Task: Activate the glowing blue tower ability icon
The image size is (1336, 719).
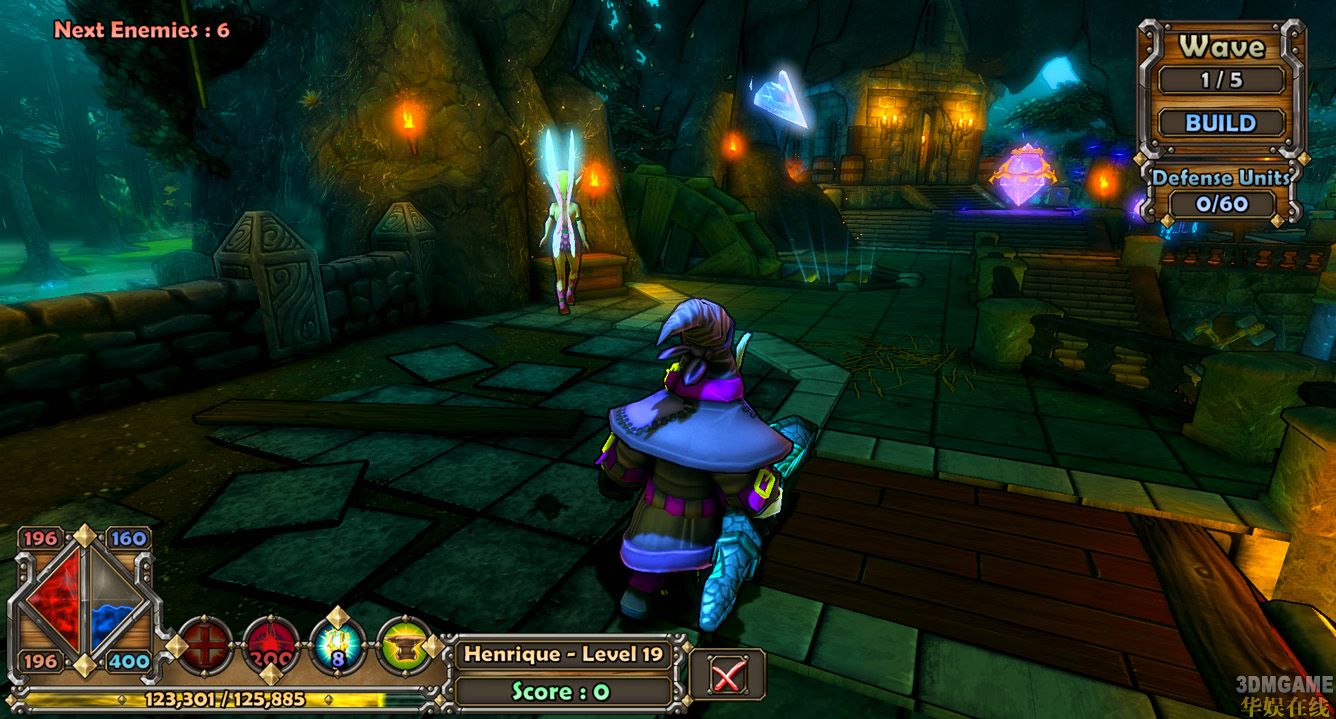Action: pyautogui.click(x=338, y=644)
